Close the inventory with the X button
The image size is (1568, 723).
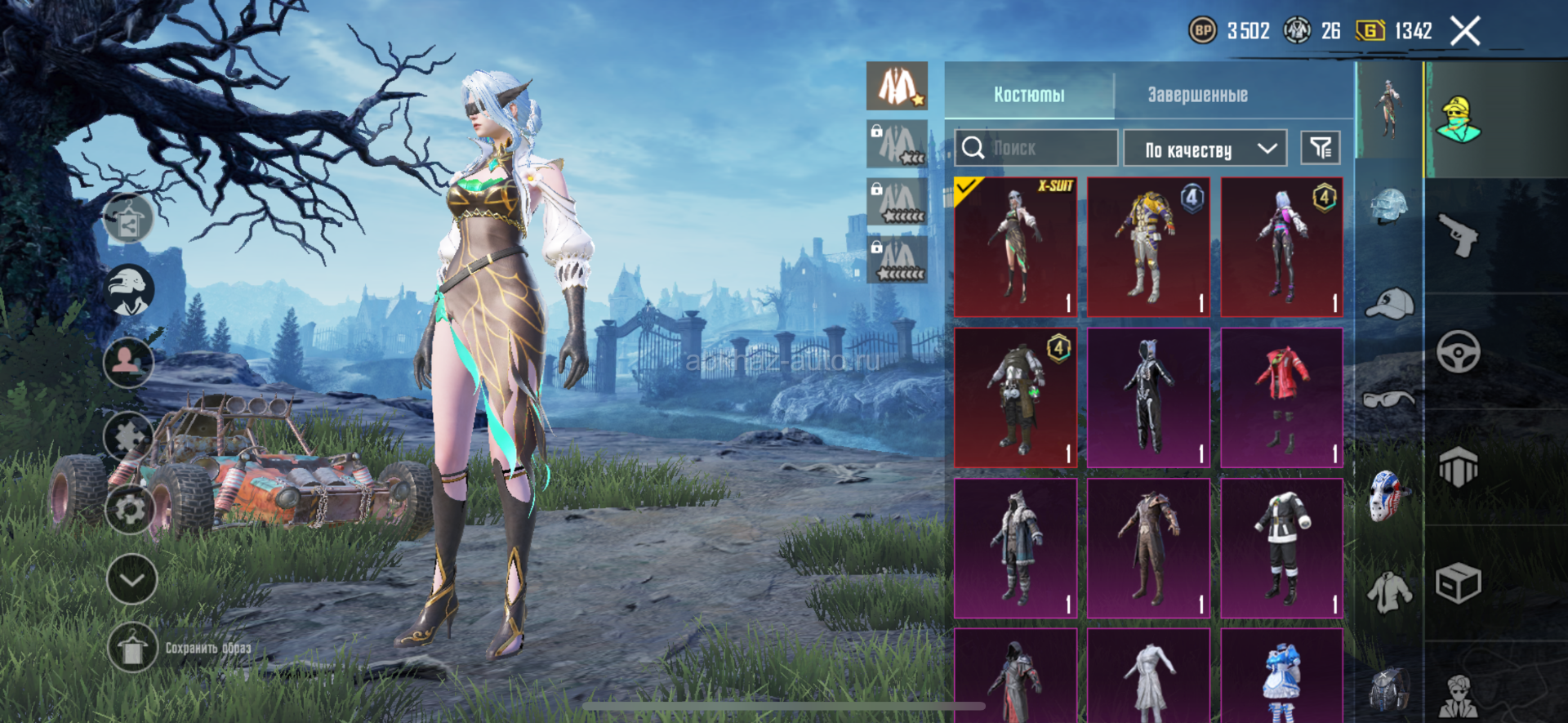1464,32
